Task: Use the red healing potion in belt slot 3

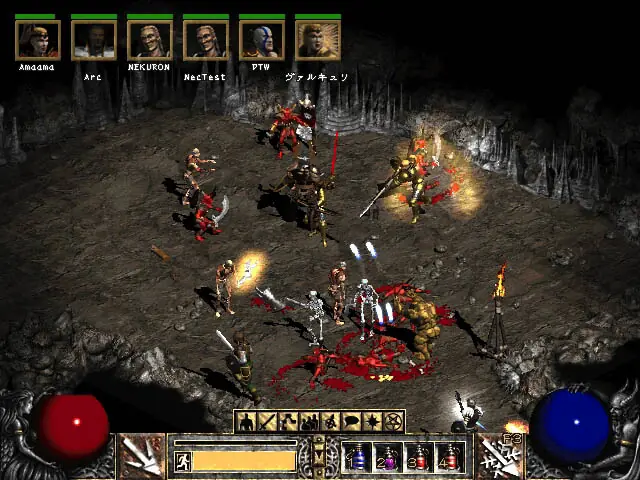Action: 418,457
